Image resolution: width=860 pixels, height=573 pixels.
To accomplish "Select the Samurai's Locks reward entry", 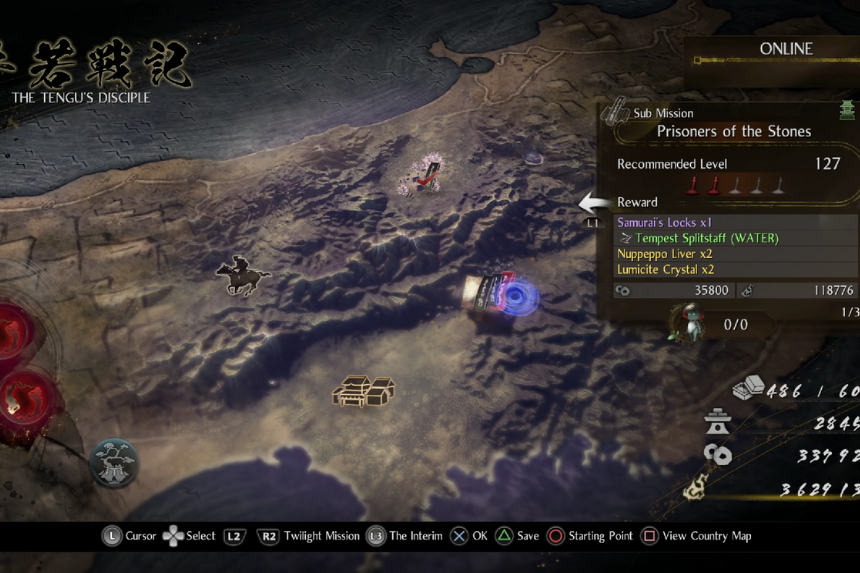I will coord(663,222).
